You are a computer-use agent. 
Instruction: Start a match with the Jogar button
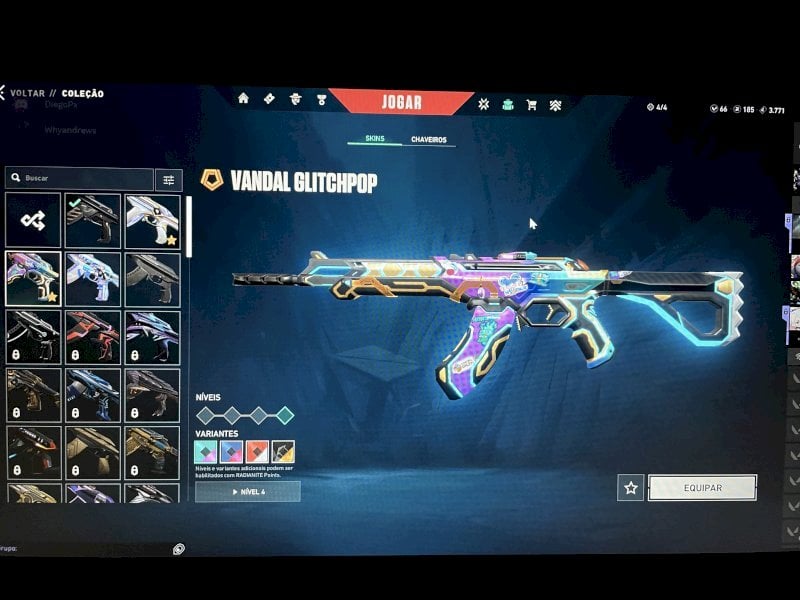(x=401, y=102)
